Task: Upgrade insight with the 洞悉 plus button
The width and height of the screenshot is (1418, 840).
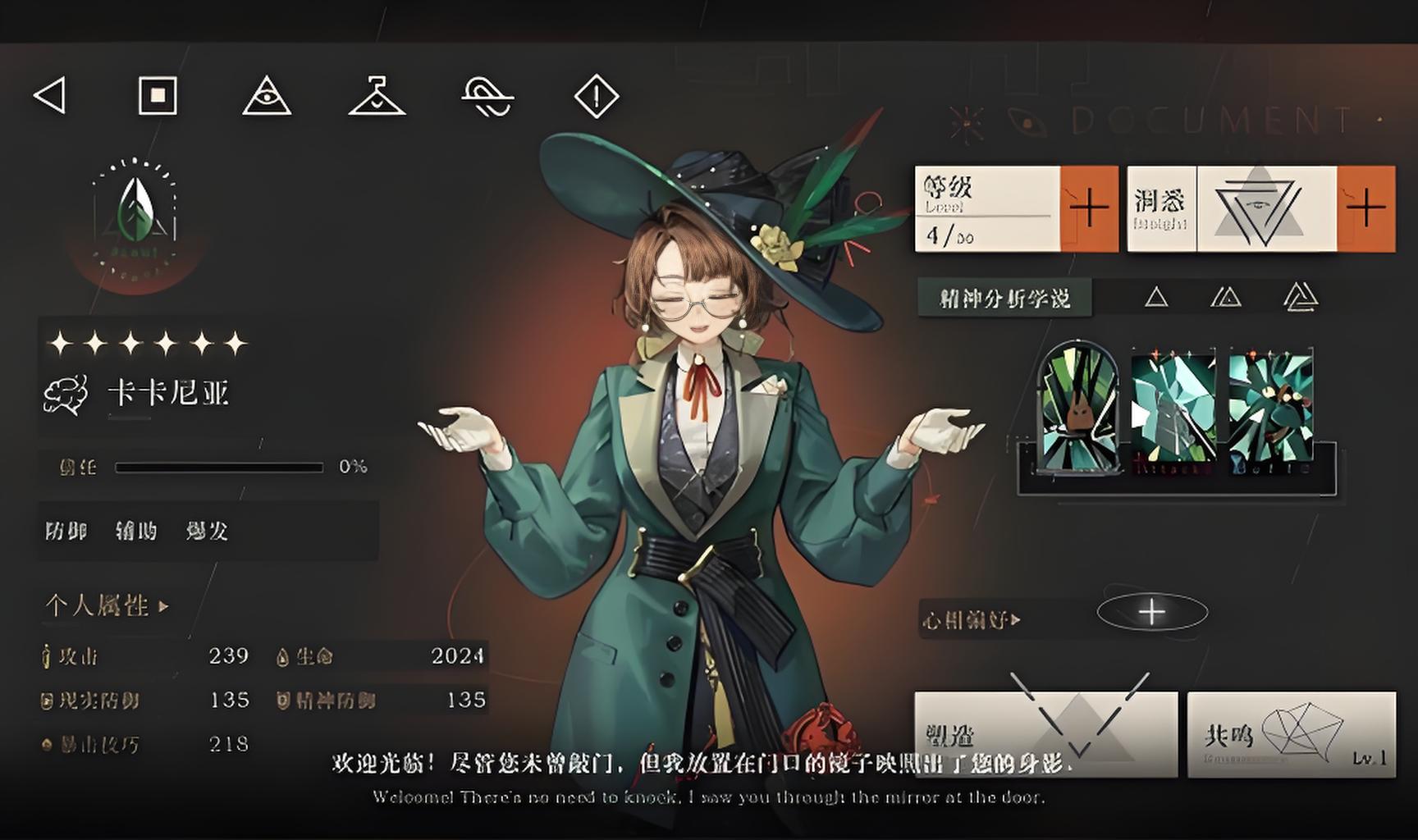Action: tap(1365, 208)
